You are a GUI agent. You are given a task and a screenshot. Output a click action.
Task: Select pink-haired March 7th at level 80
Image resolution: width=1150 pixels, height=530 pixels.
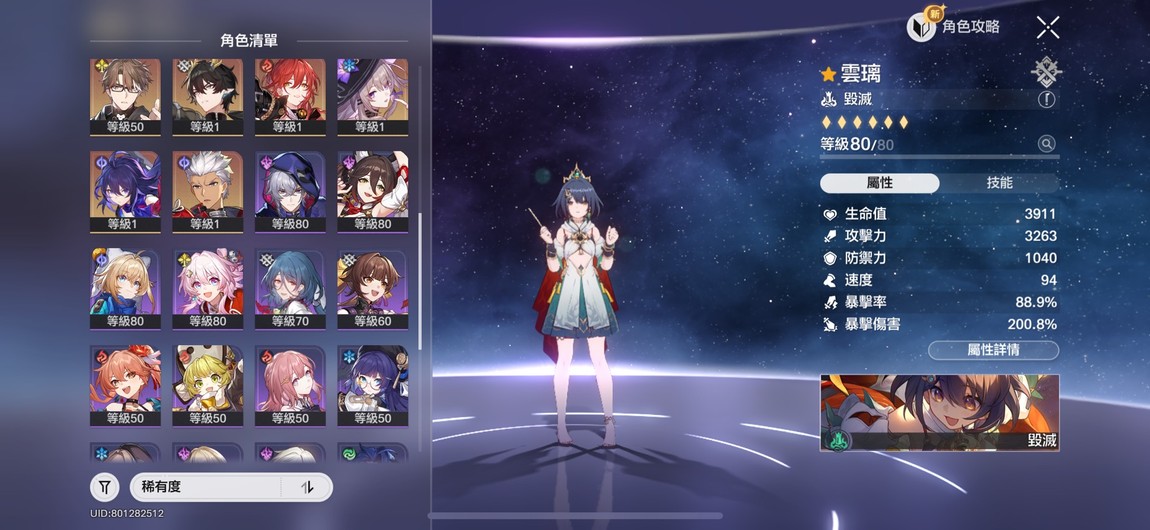208,288
